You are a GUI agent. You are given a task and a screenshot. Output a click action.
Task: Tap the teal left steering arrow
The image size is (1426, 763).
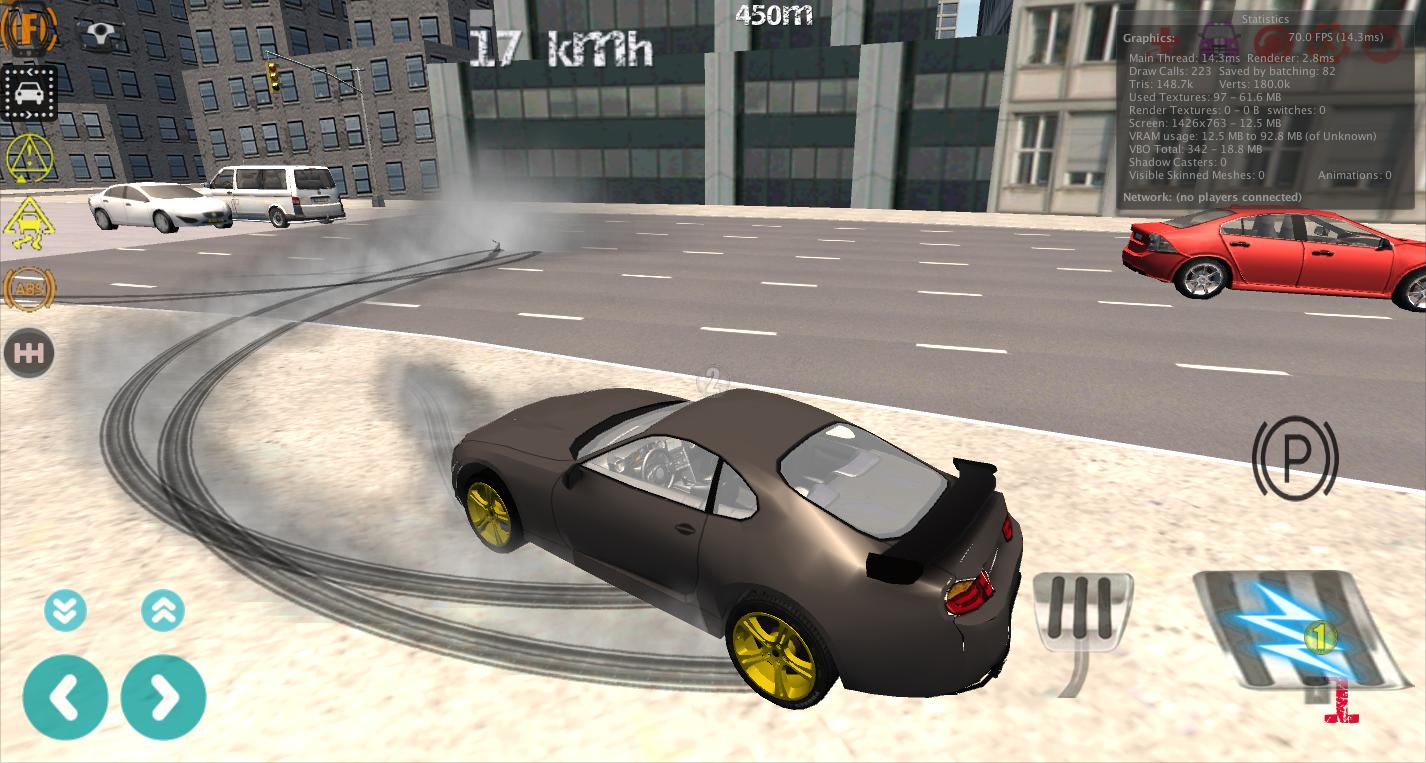point(65,697)
